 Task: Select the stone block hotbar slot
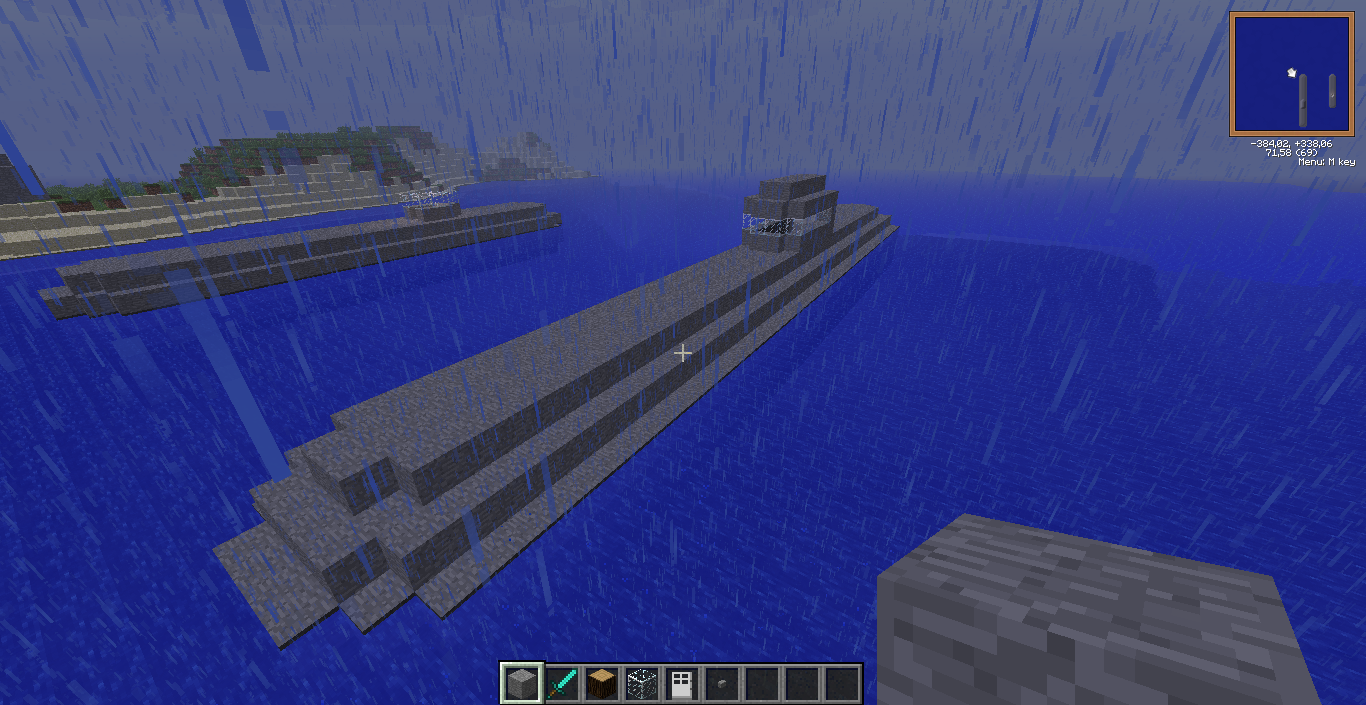click(x=521, y=683)
